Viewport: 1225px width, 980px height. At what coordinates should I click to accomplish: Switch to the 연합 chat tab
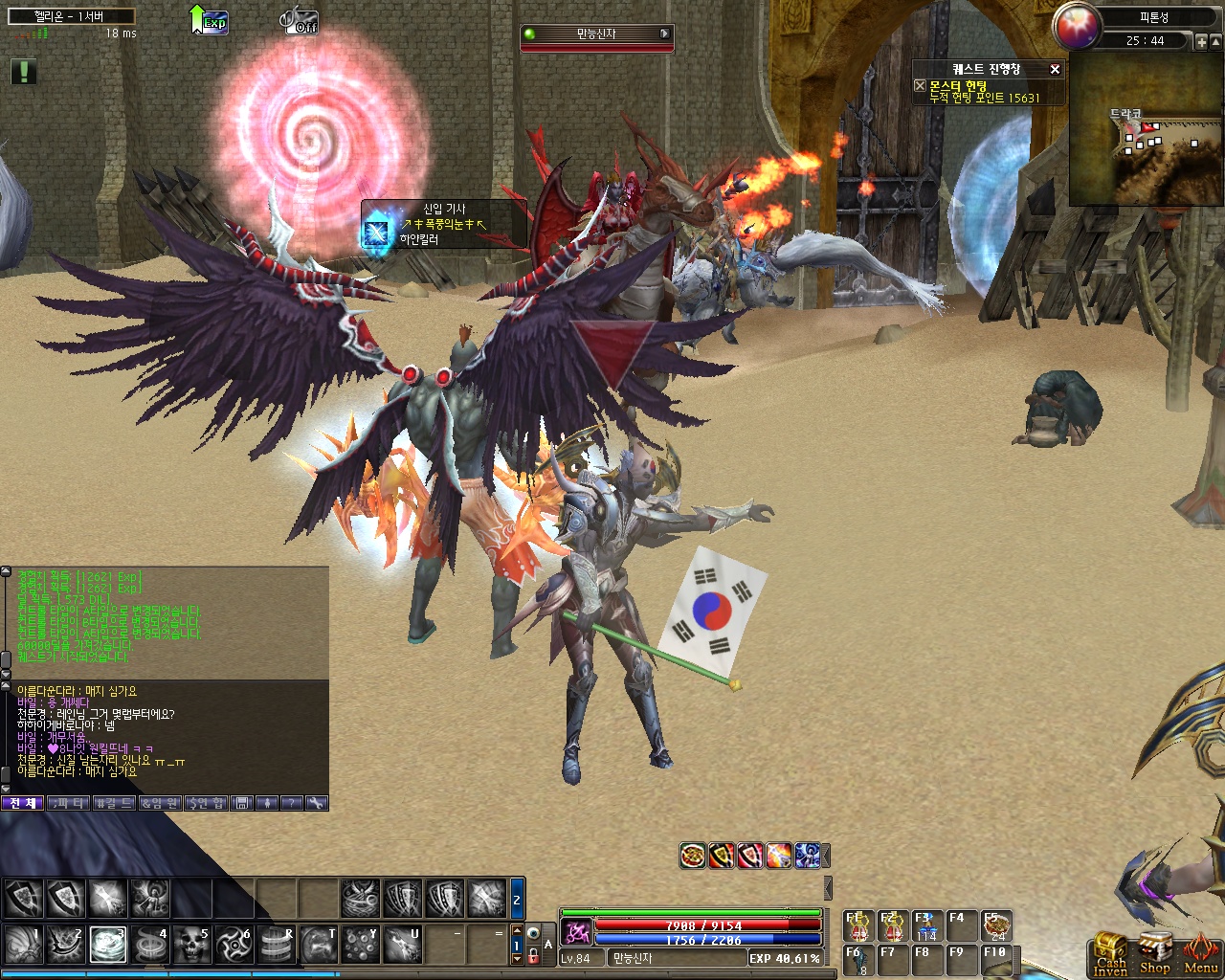205,803
